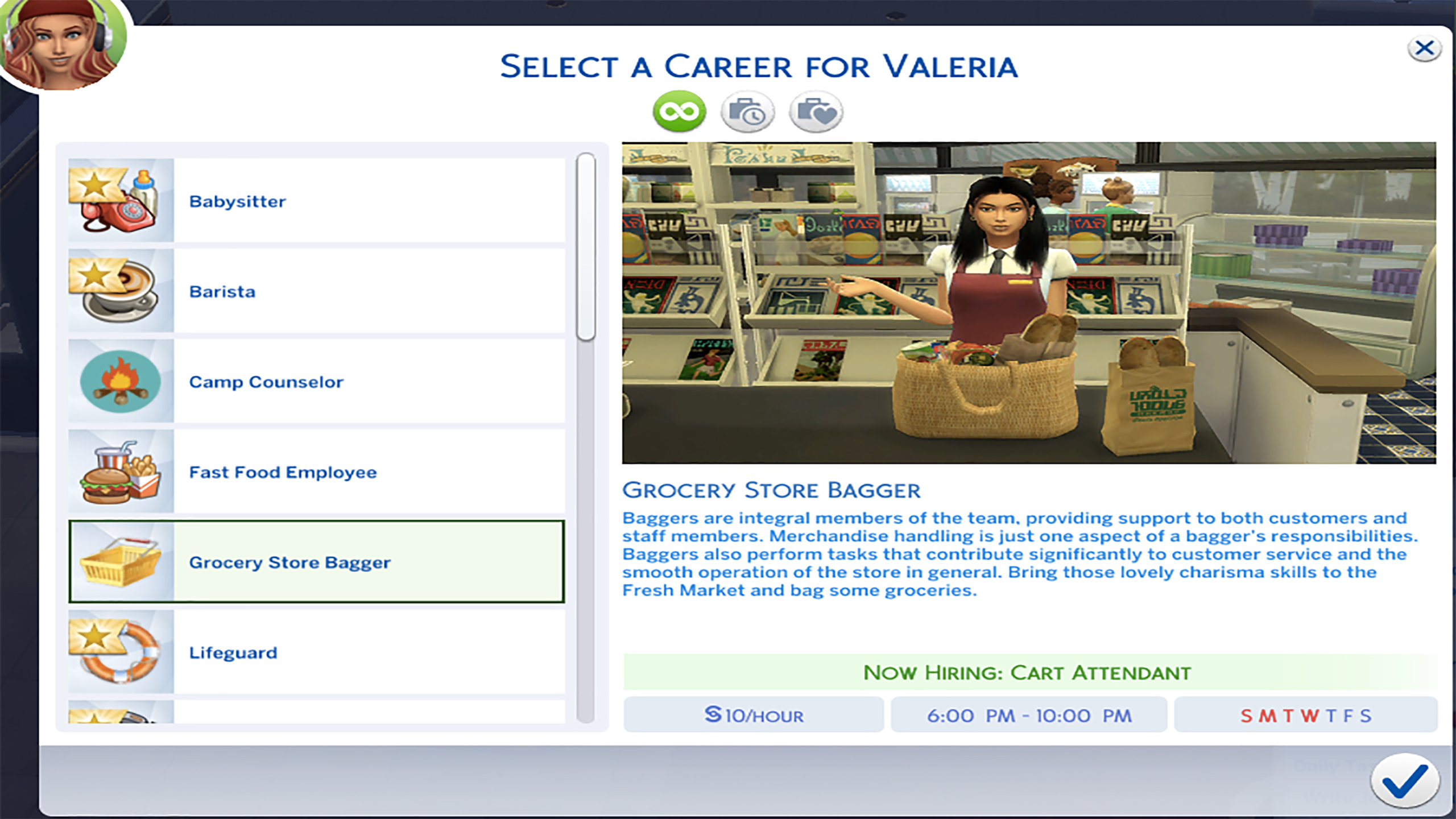The image size is (1456, 819).
Task: Filter by the briefcase with heart icon
Action: tap(816, 112)
